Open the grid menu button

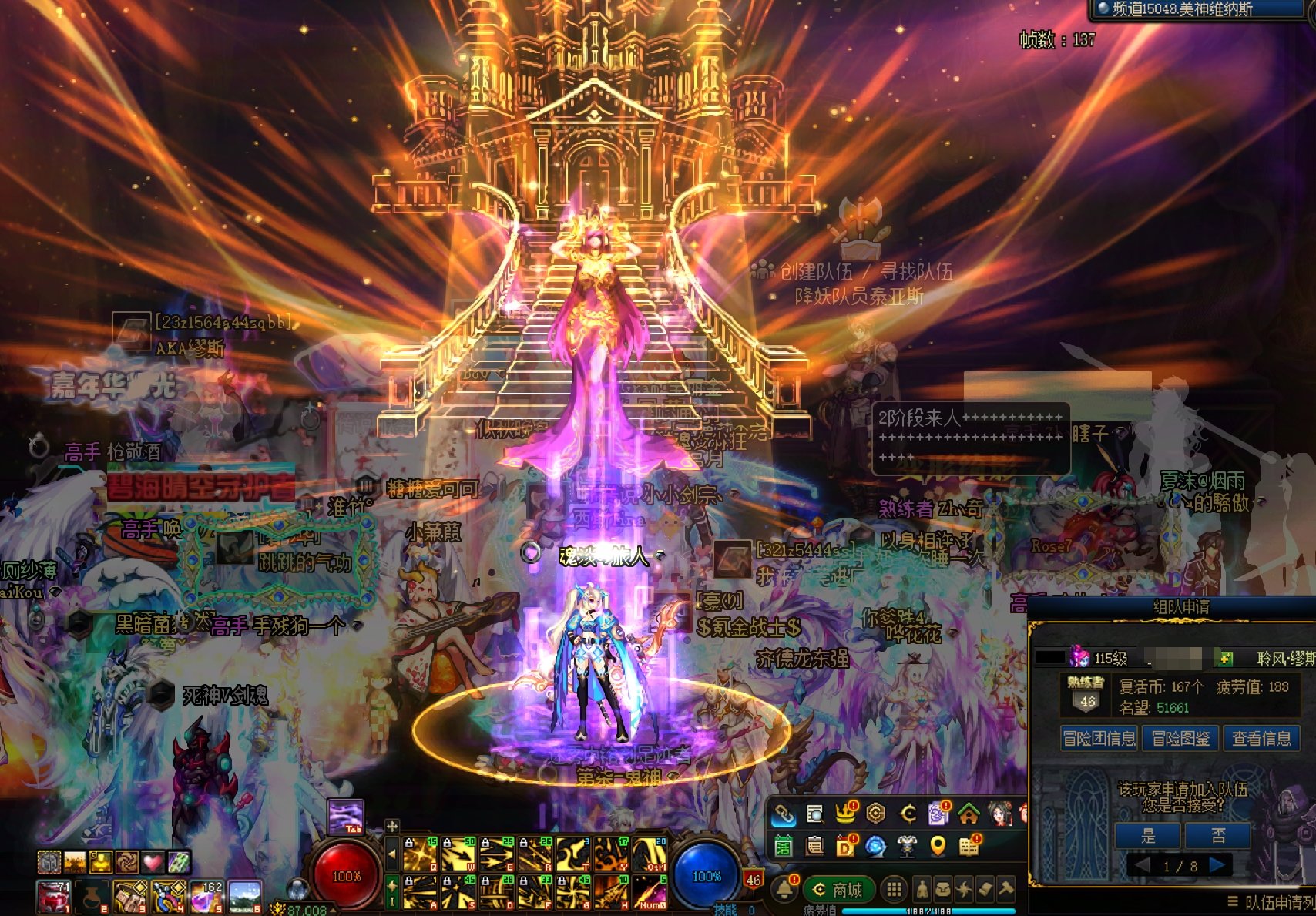pos(894,891)
